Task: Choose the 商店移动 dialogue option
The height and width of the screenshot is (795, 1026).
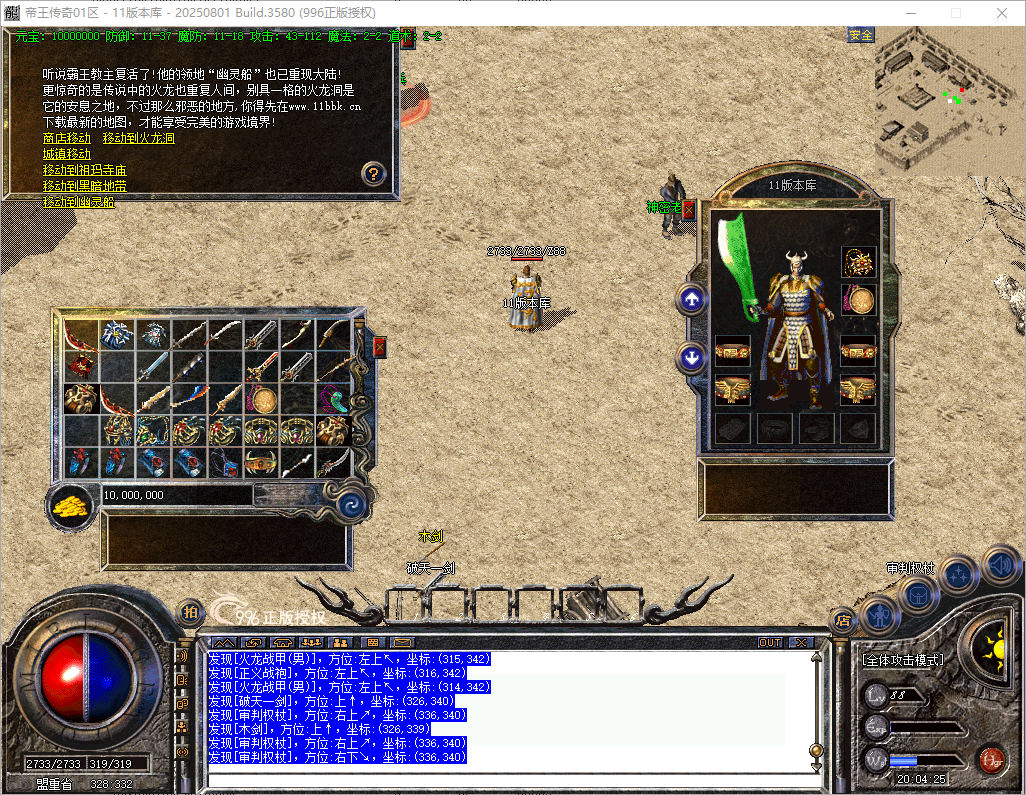Action: [66, 138]
